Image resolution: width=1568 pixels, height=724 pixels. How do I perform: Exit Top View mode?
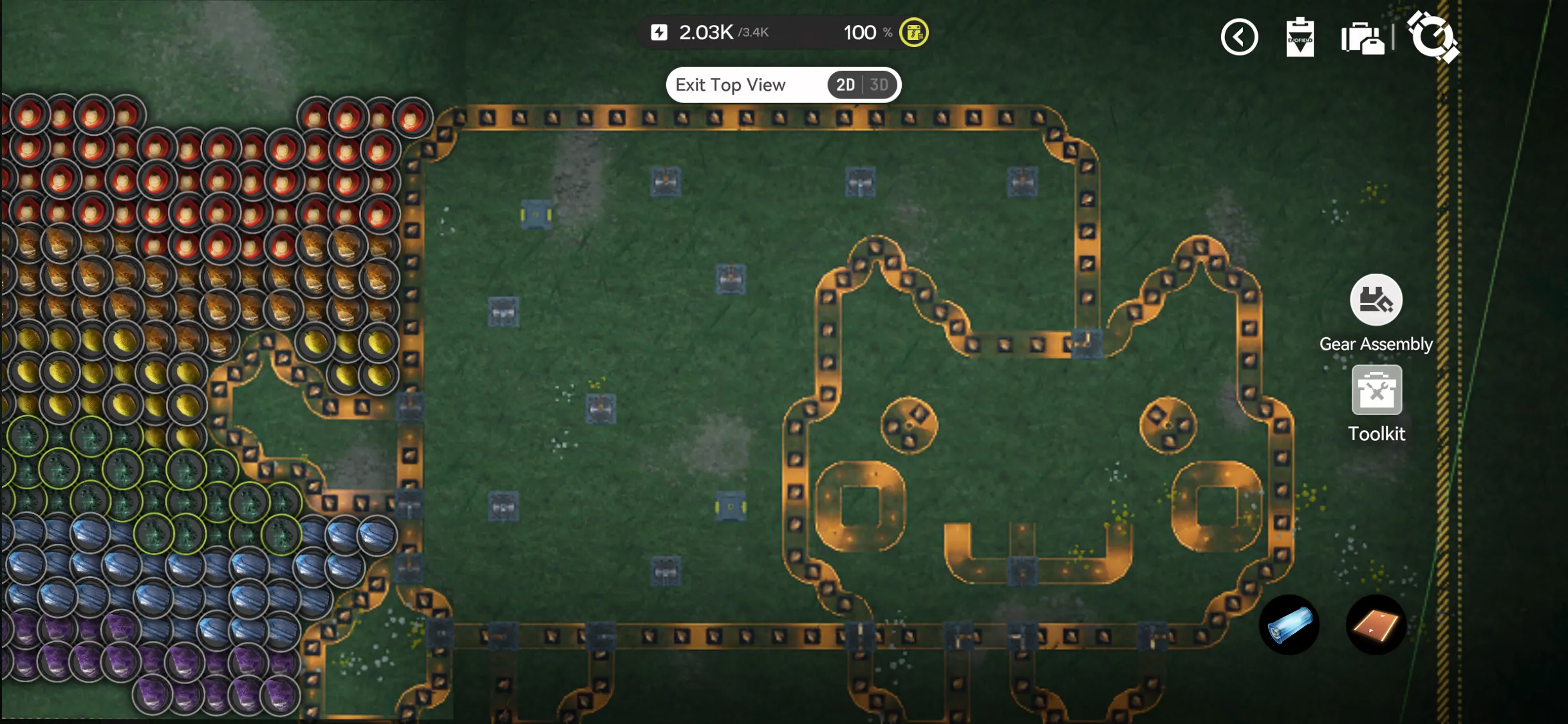point(731,85)
